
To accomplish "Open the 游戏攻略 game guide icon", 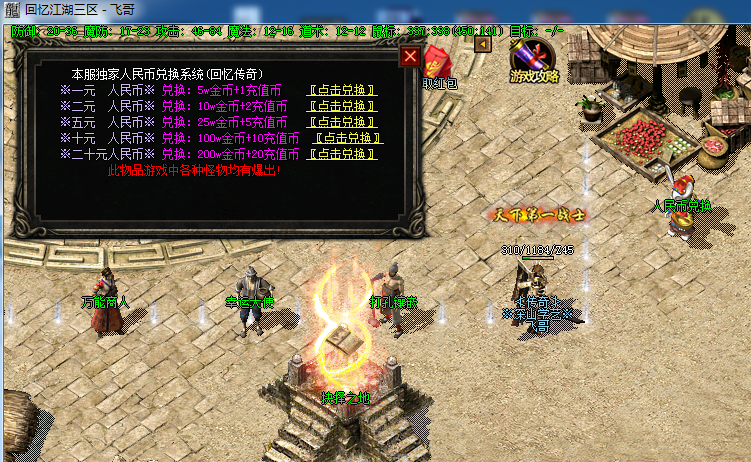I will pos(533,60).
